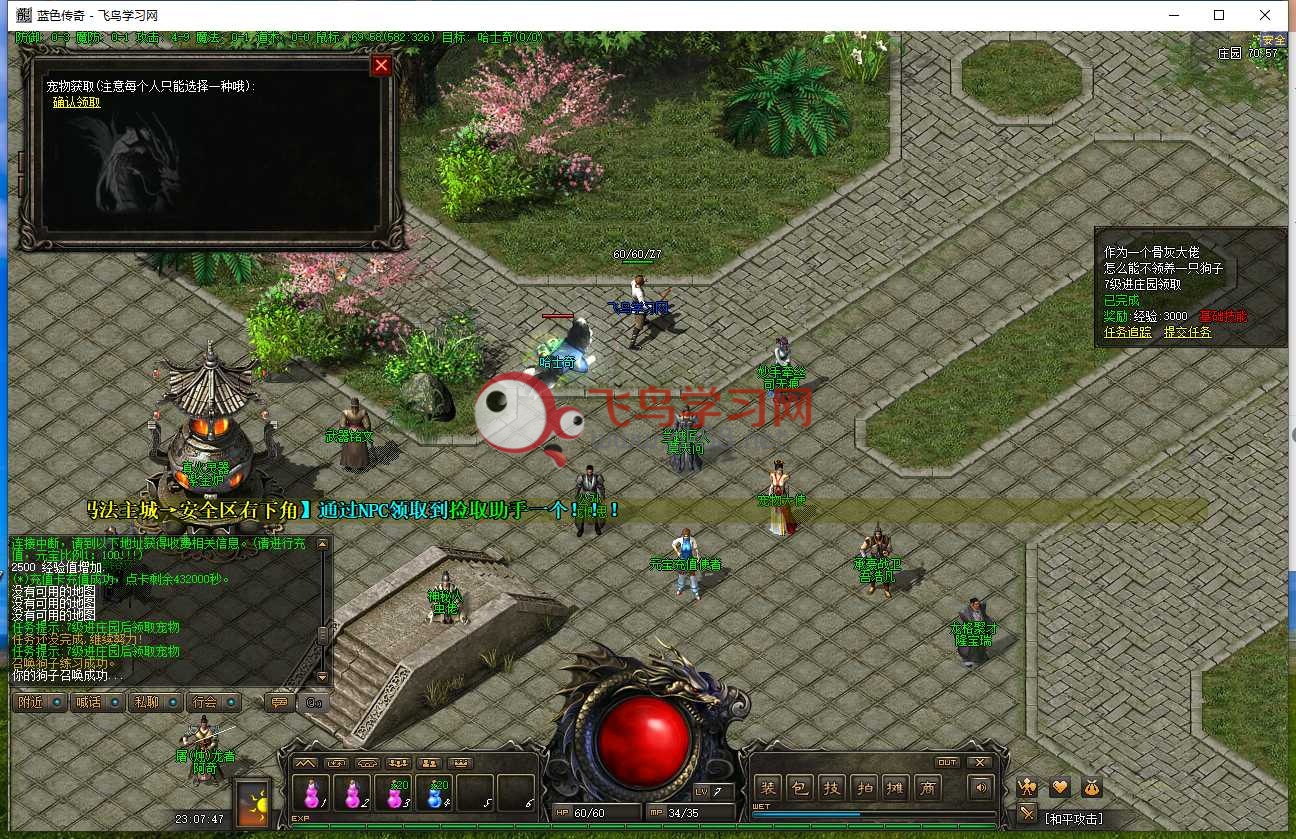1296x839 pixels.
Task: Open the skills panel with 技 button
Action: [x=831, y=788]
